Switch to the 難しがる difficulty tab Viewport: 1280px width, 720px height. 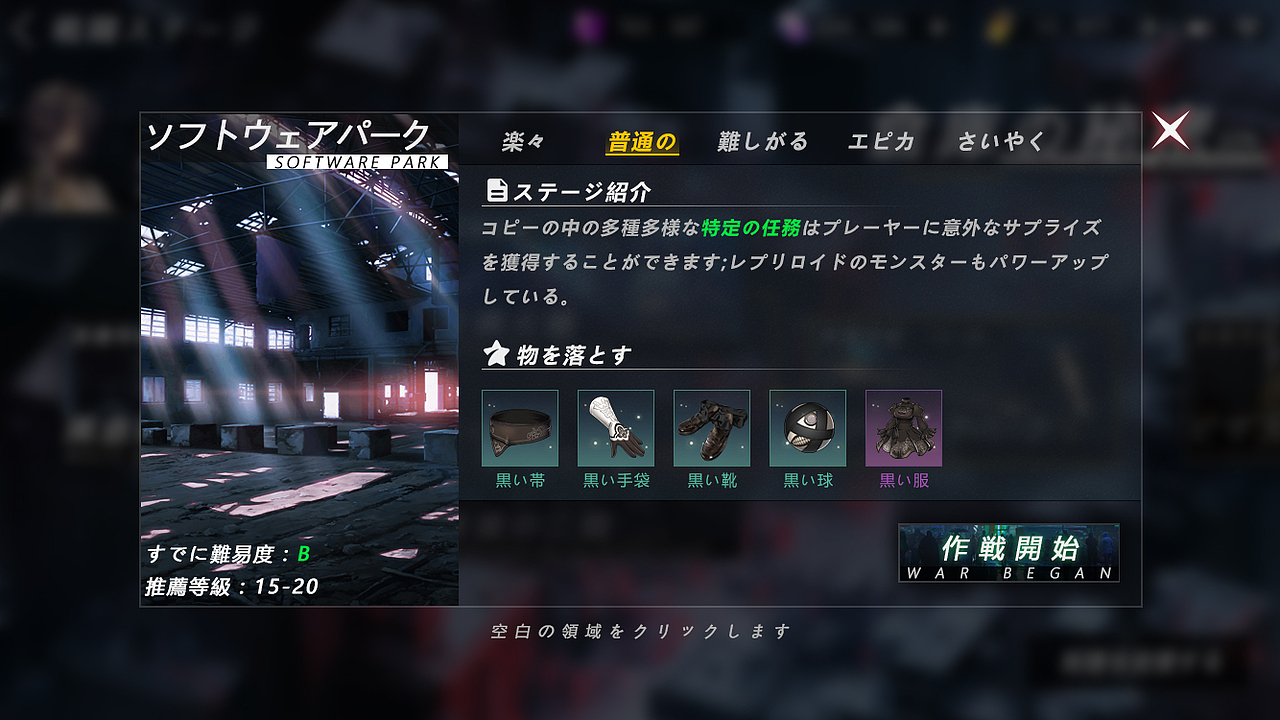coord(763,142)
